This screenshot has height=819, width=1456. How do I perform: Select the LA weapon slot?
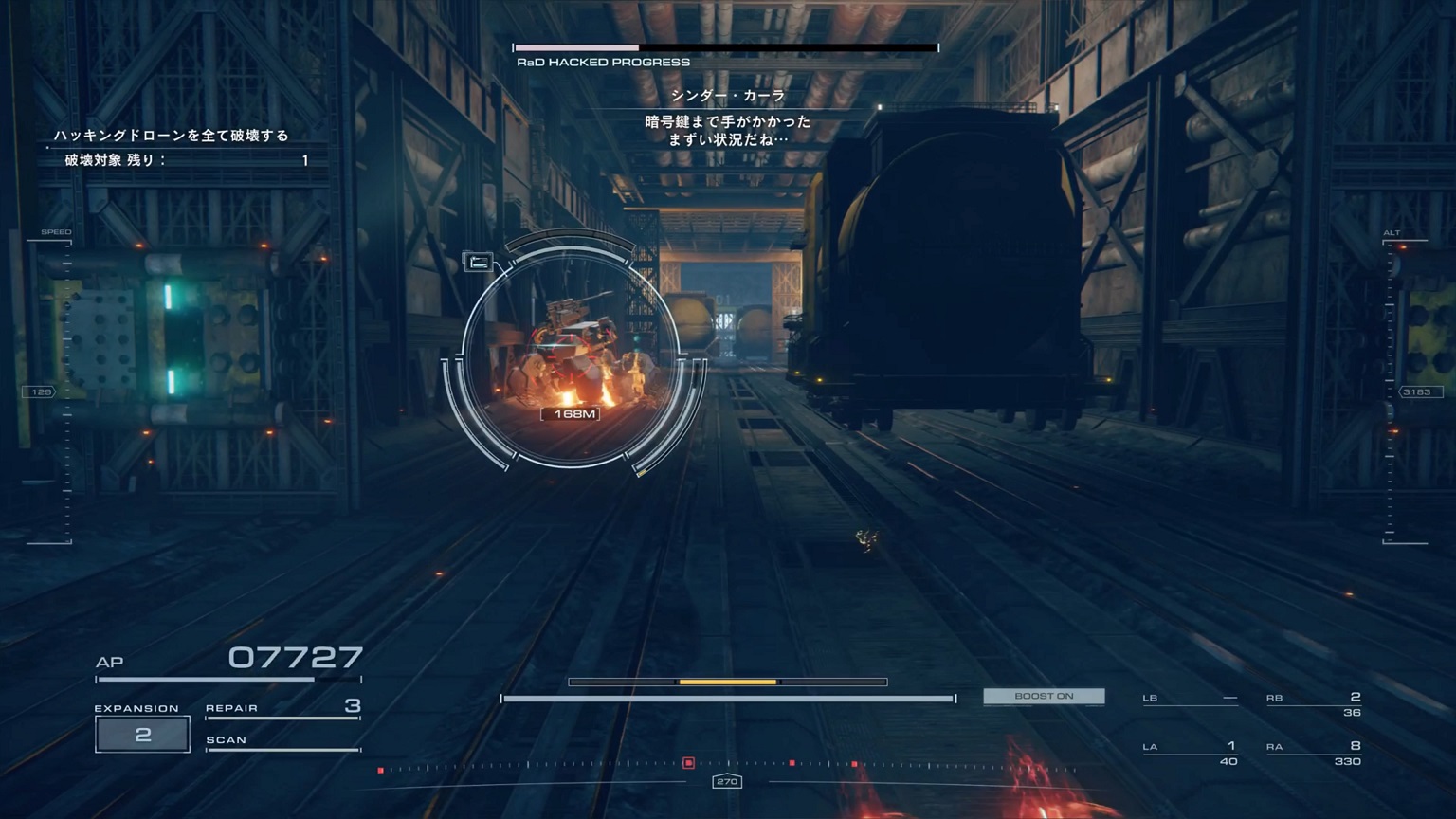tap(1190, 753)
